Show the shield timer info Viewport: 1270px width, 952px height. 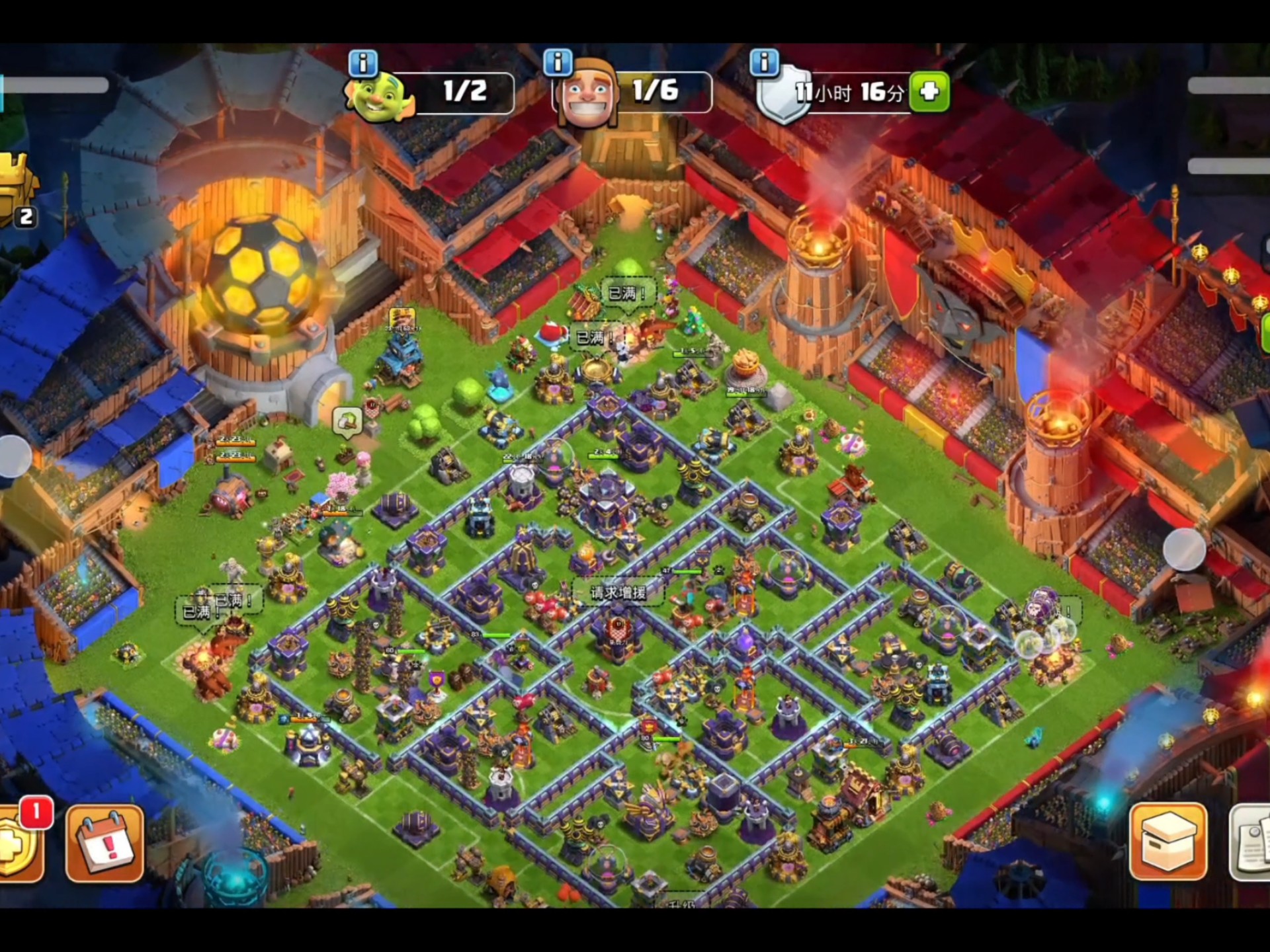pos(764,62)
